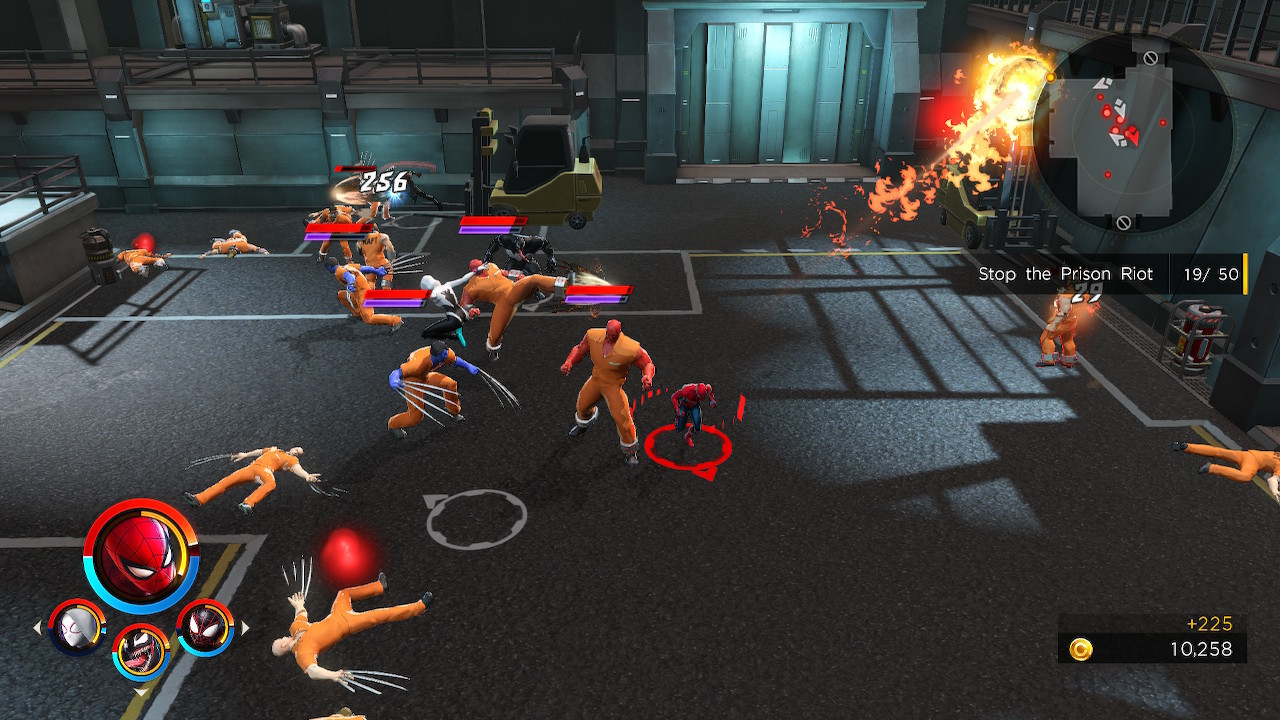The image size is (1280, 720).
Task: Switch to the Miles Morales portrait
Action: (x=205, y=628)
